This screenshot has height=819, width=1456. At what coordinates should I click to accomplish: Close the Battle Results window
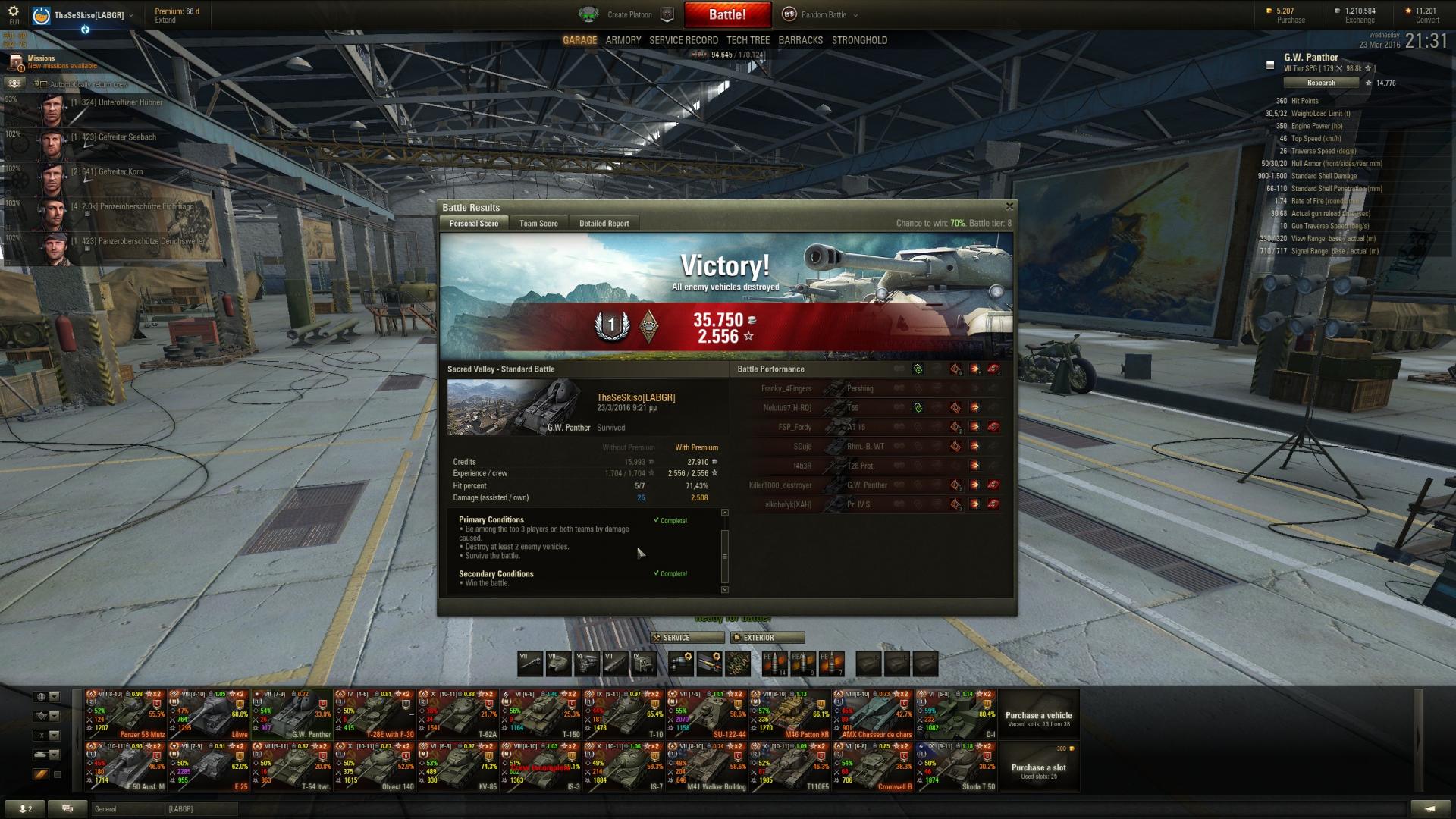tap(1009, 206)
